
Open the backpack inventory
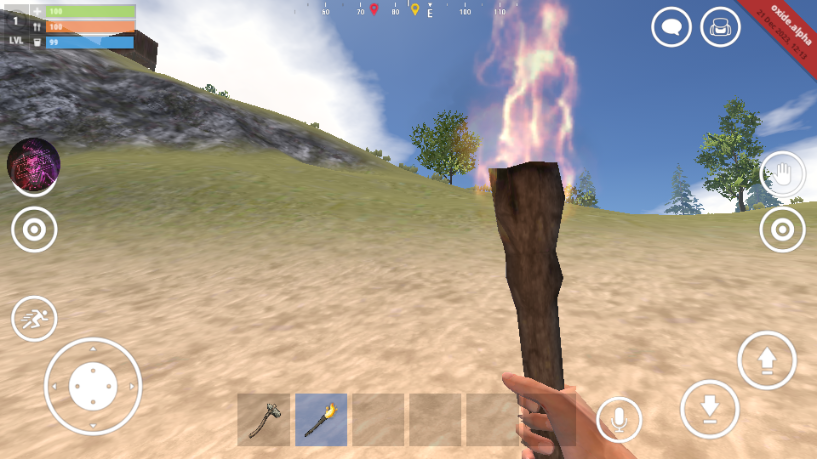(720, 27)
